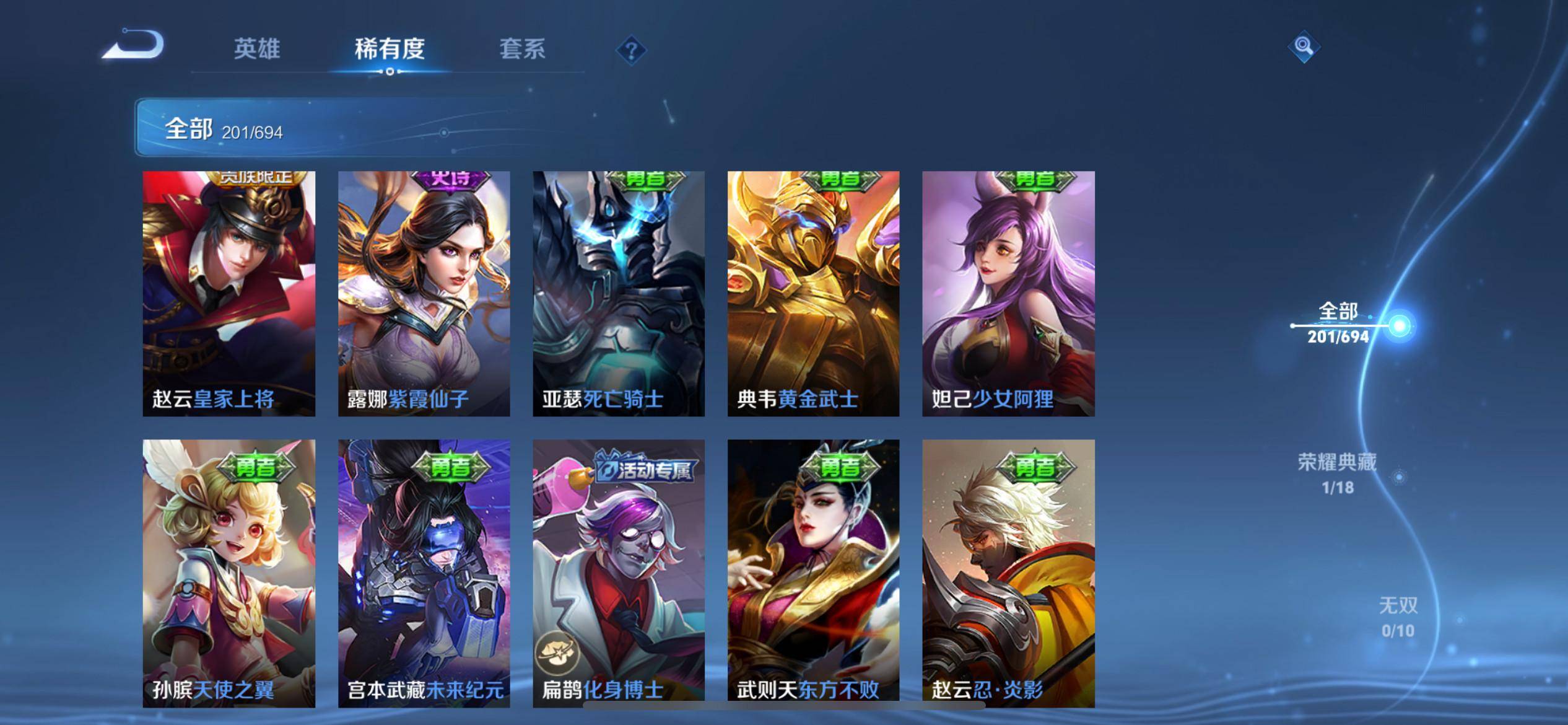This screenshot has width=1568, height=725.
Task: Filter by 无双 rarity
Action: click(x=1398, y=617)
